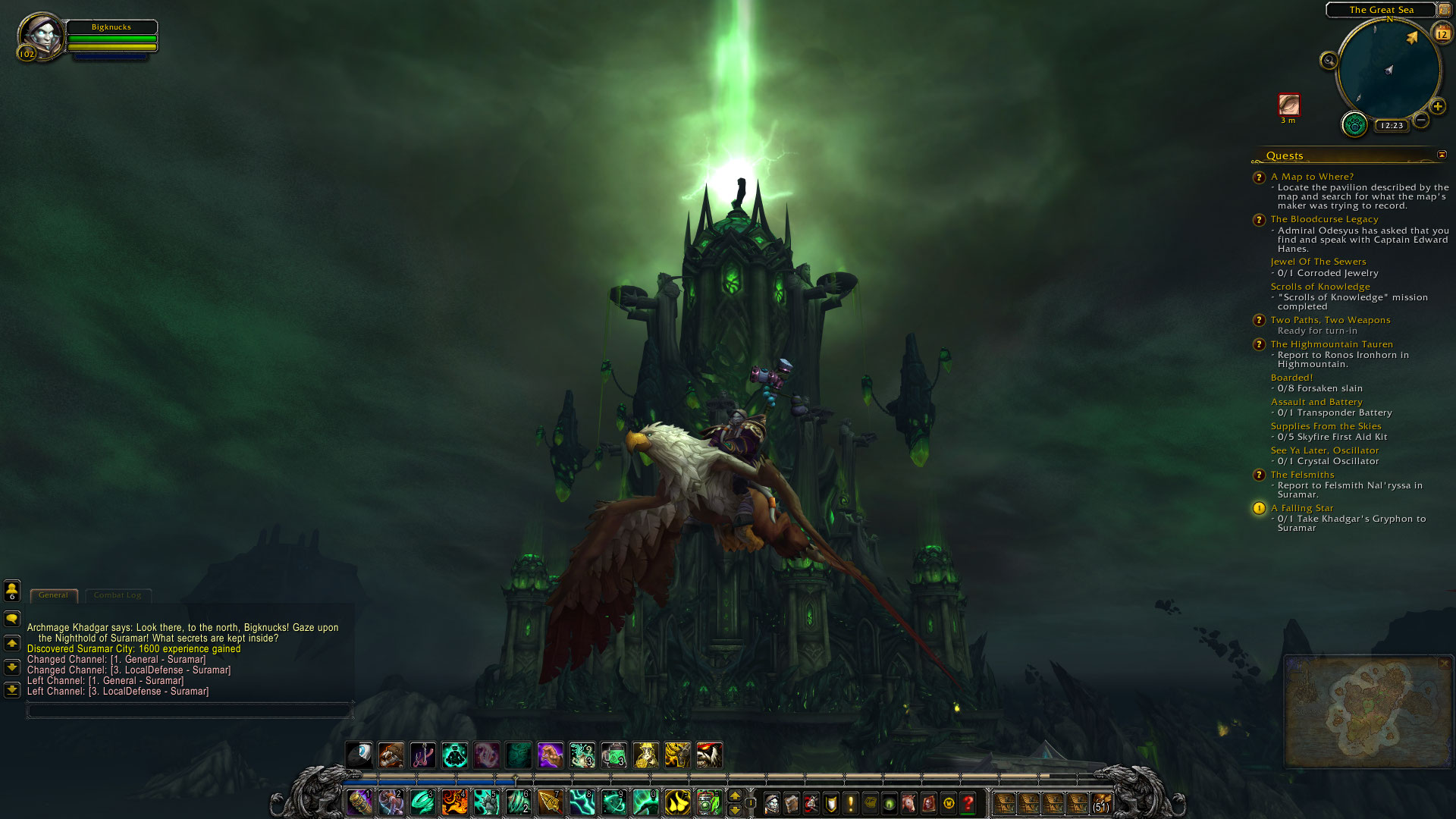Select the General chat tab
1456x819 pixels.
click(53, 595)
